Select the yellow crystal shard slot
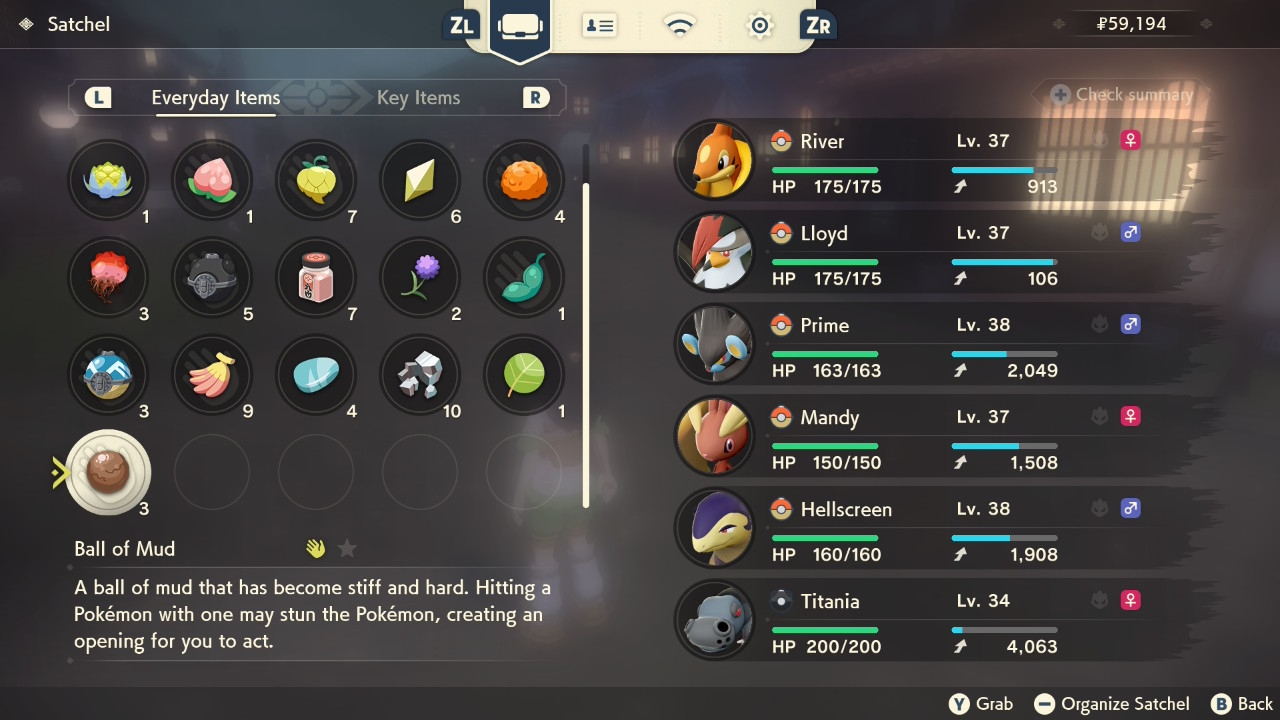 (x=420, y=180)
